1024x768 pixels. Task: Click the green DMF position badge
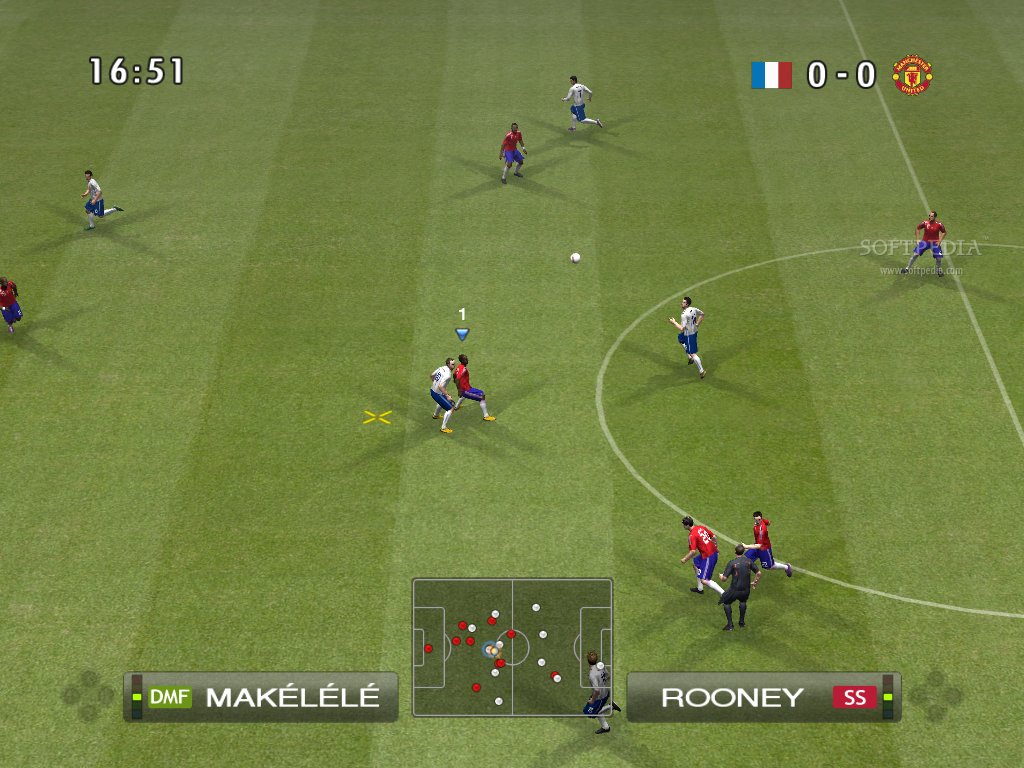(169, 697)
